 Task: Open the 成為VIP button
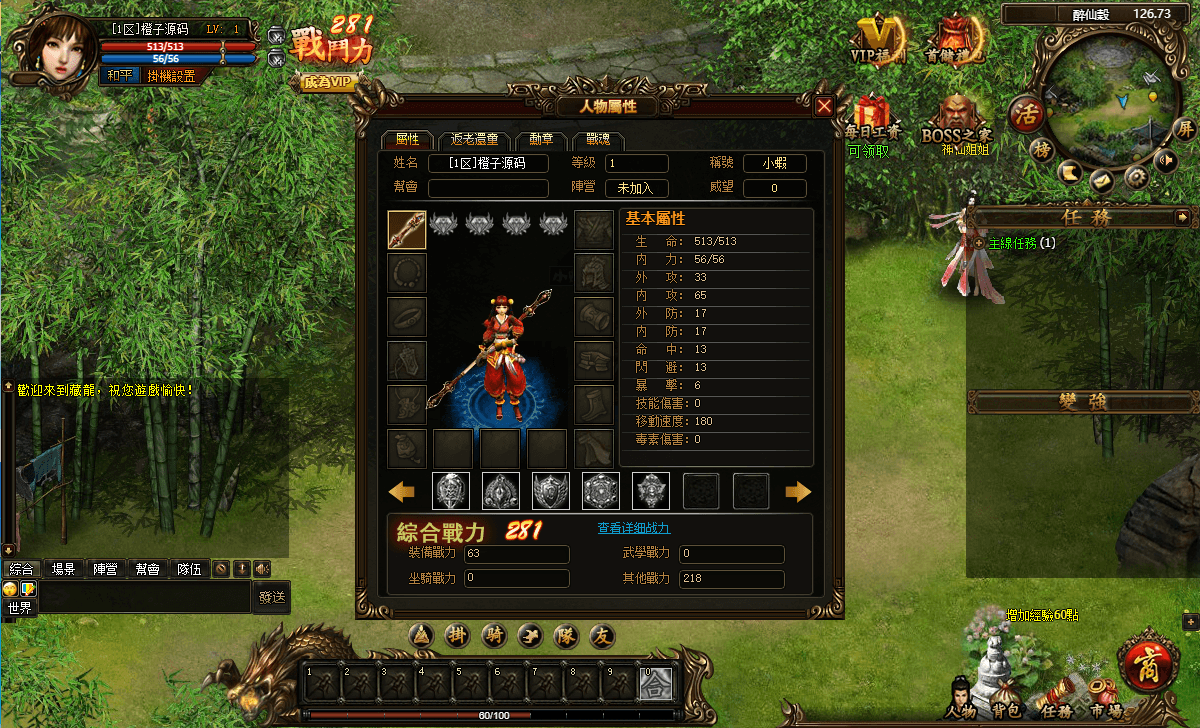(328, 83)
